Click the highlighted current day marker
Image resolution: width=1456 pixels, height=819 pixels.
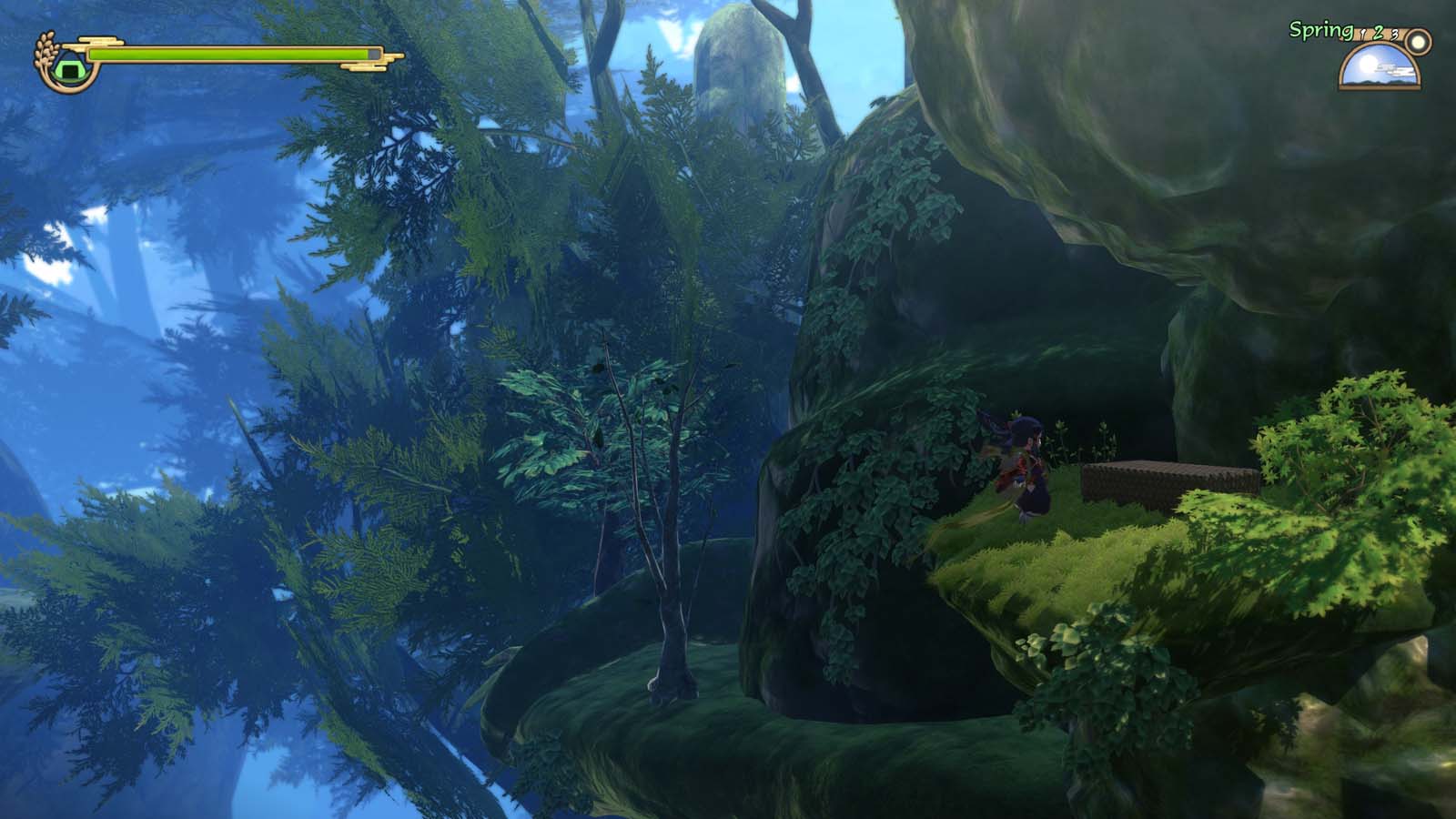(x=1378, y=33)
